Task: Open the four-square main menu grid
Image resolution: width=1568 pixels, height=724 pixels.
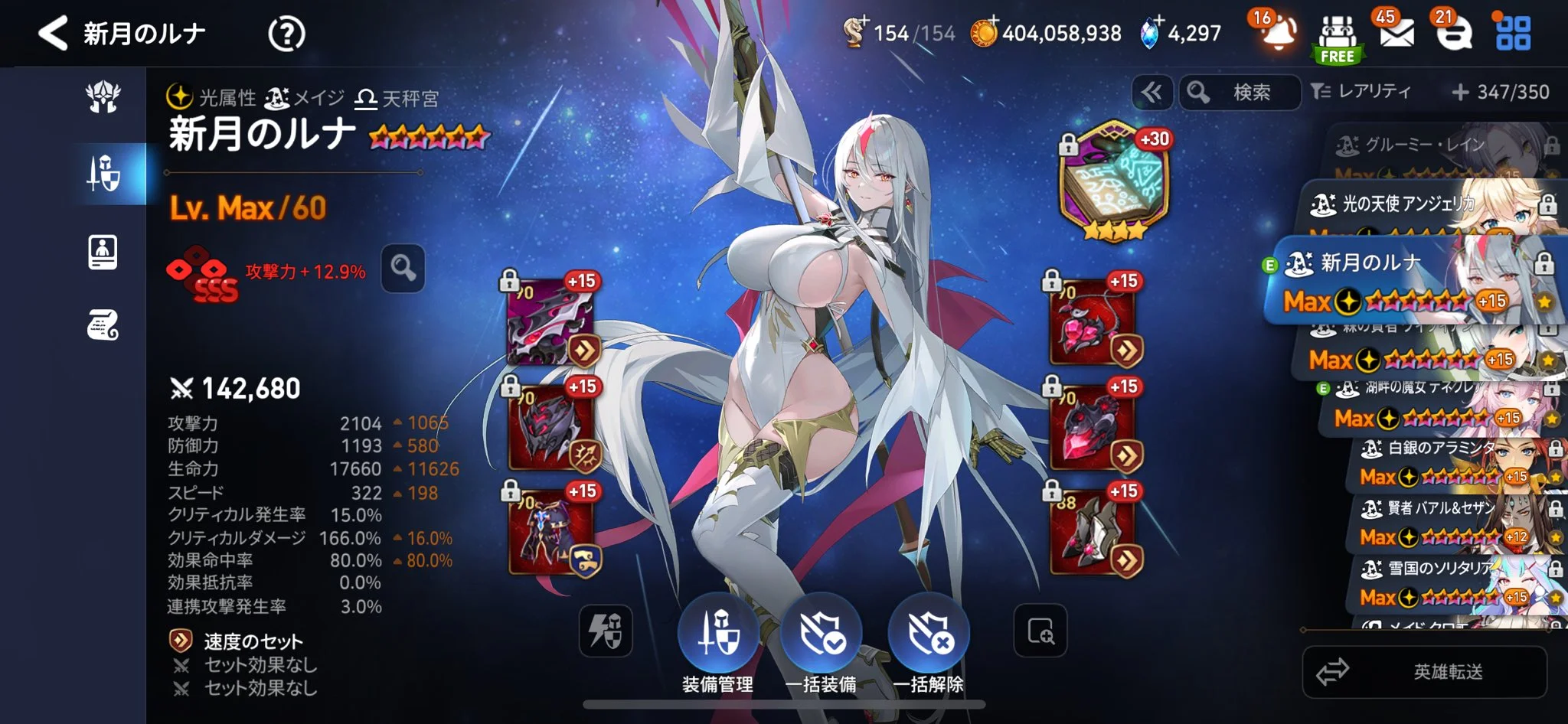Action: pyautogui.click(x=1513, y=34)
